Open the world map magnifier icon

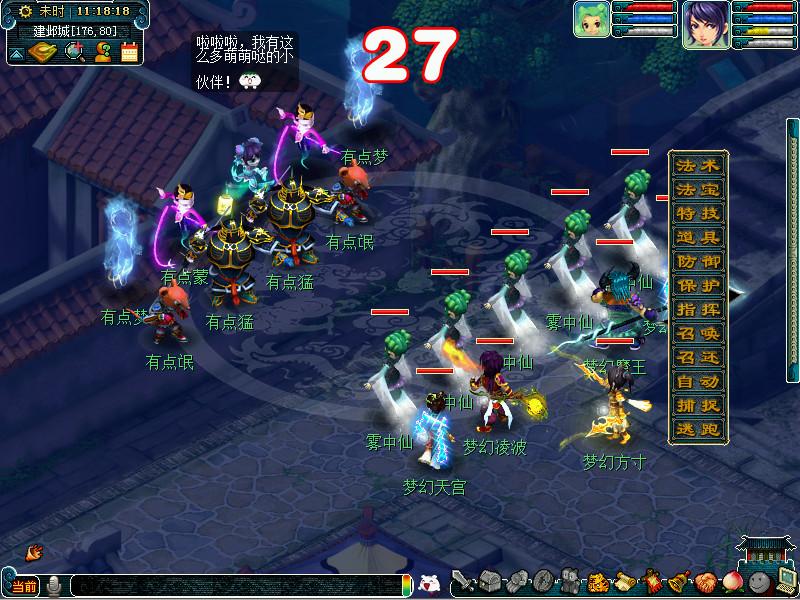point(73,52)
